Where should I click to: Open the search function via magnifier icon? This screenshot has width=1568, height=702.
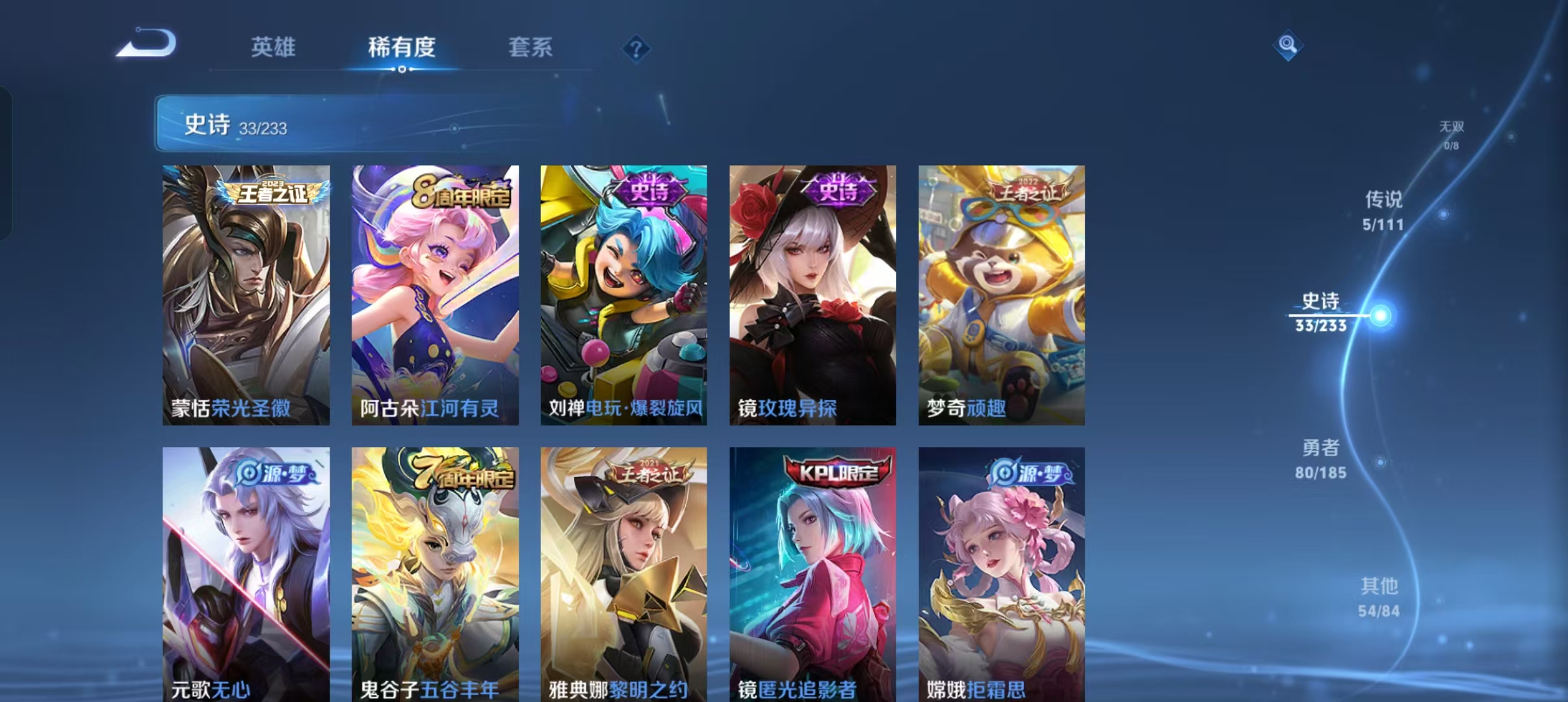pyautogui.click(x=1289, y=47)
